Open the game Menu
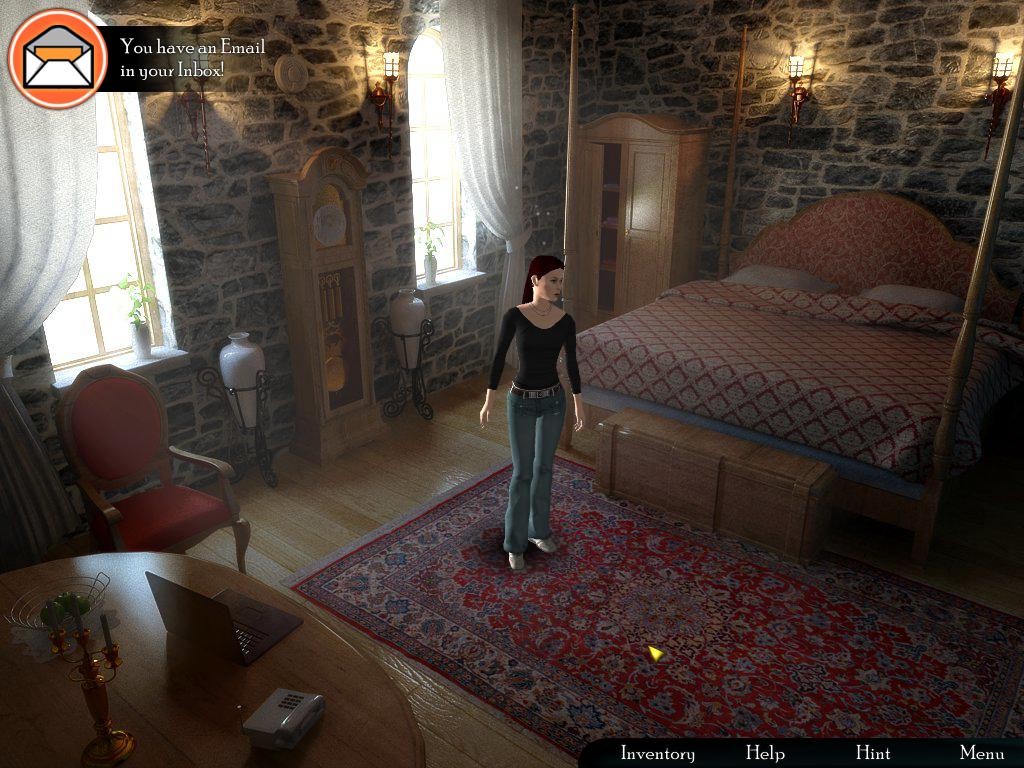This screenshot has width=1024, height=768. click(x=982, y=753)
